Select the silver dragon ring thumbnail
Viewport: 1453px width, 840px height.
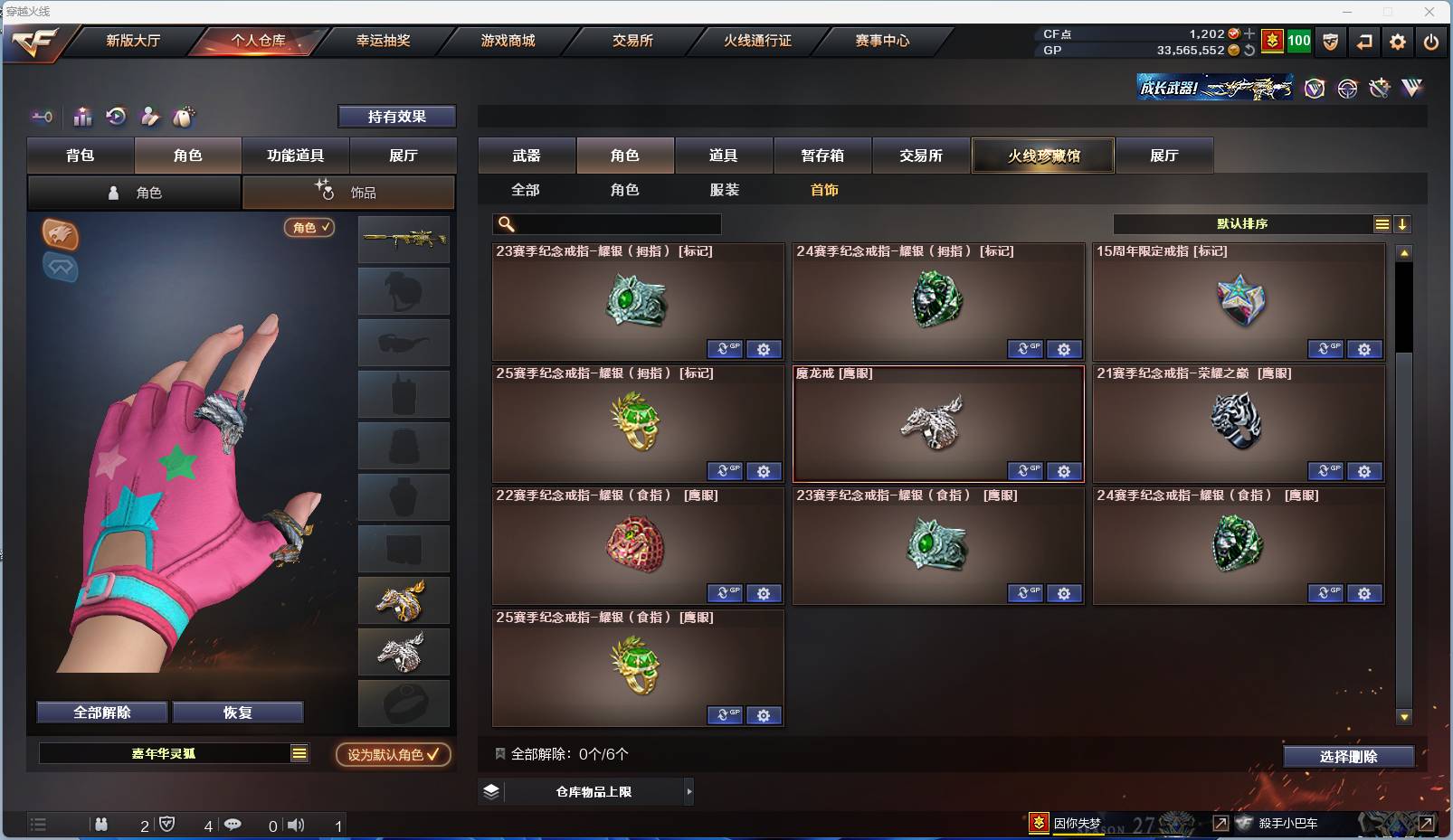coord(404,652)
